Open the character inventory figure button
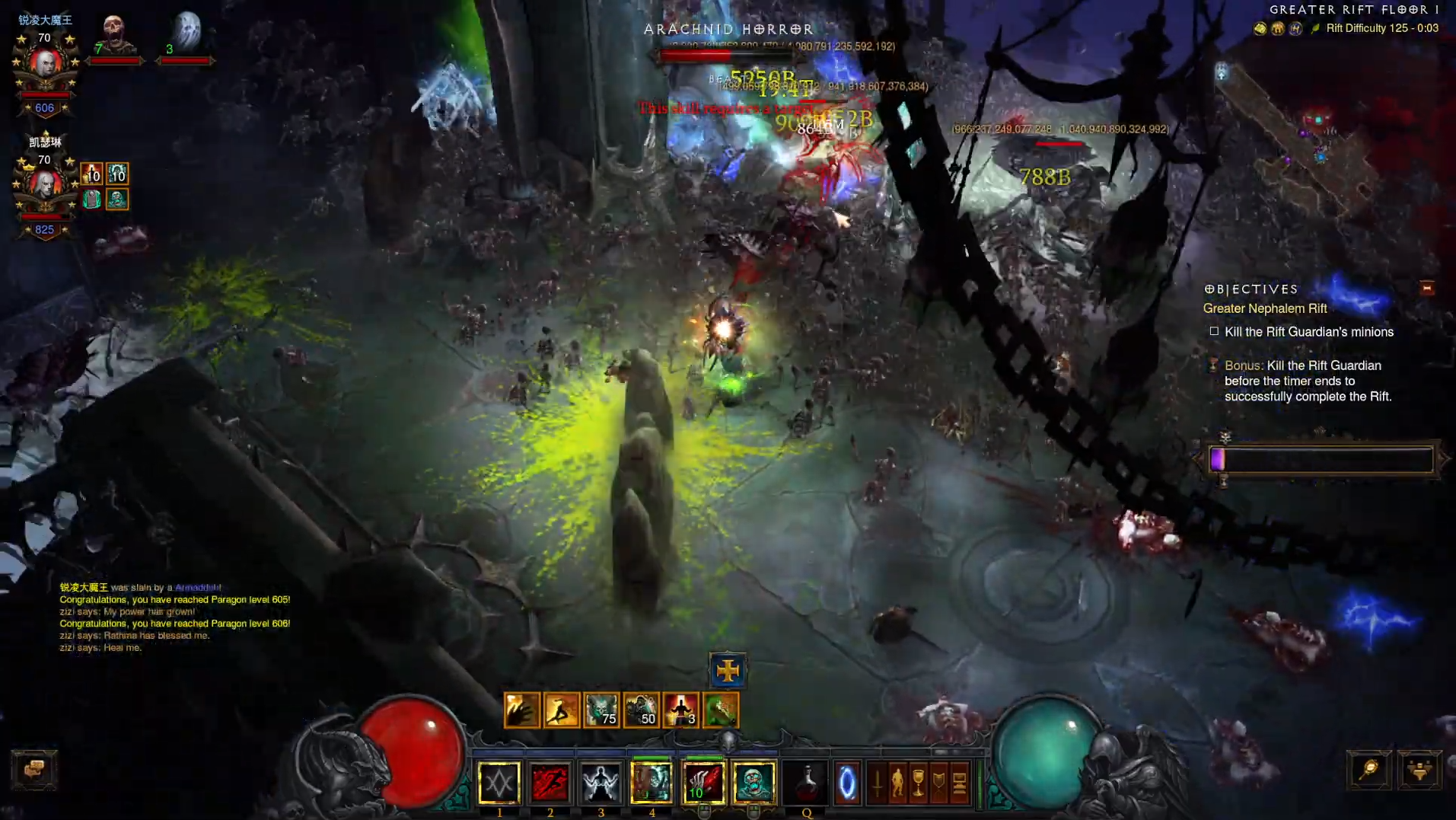Viewport: 1456px width, 820px height. [x=898, y=783]
